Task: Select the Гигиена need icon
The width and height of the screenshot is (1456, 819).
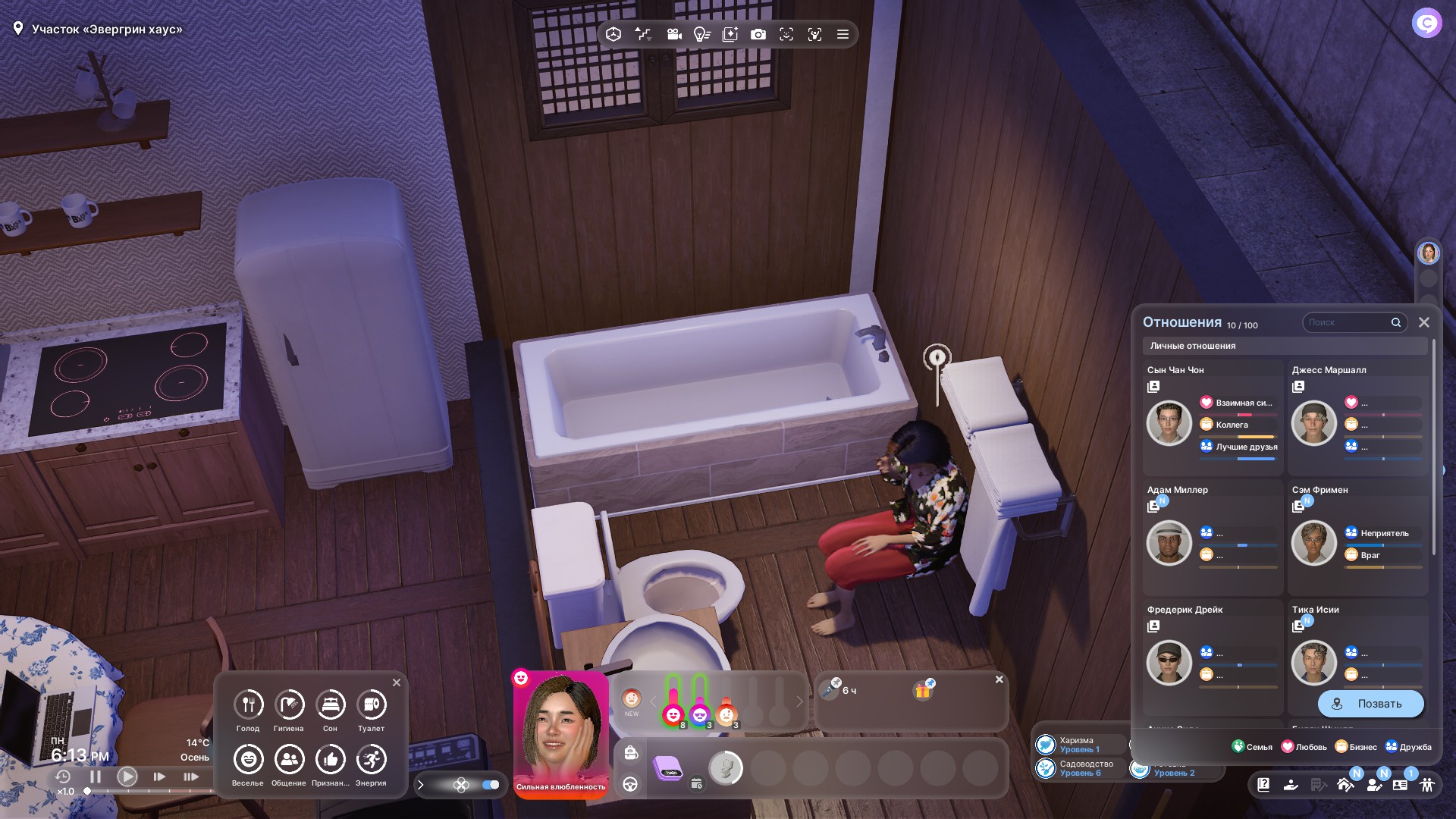Action: point(289,705)
